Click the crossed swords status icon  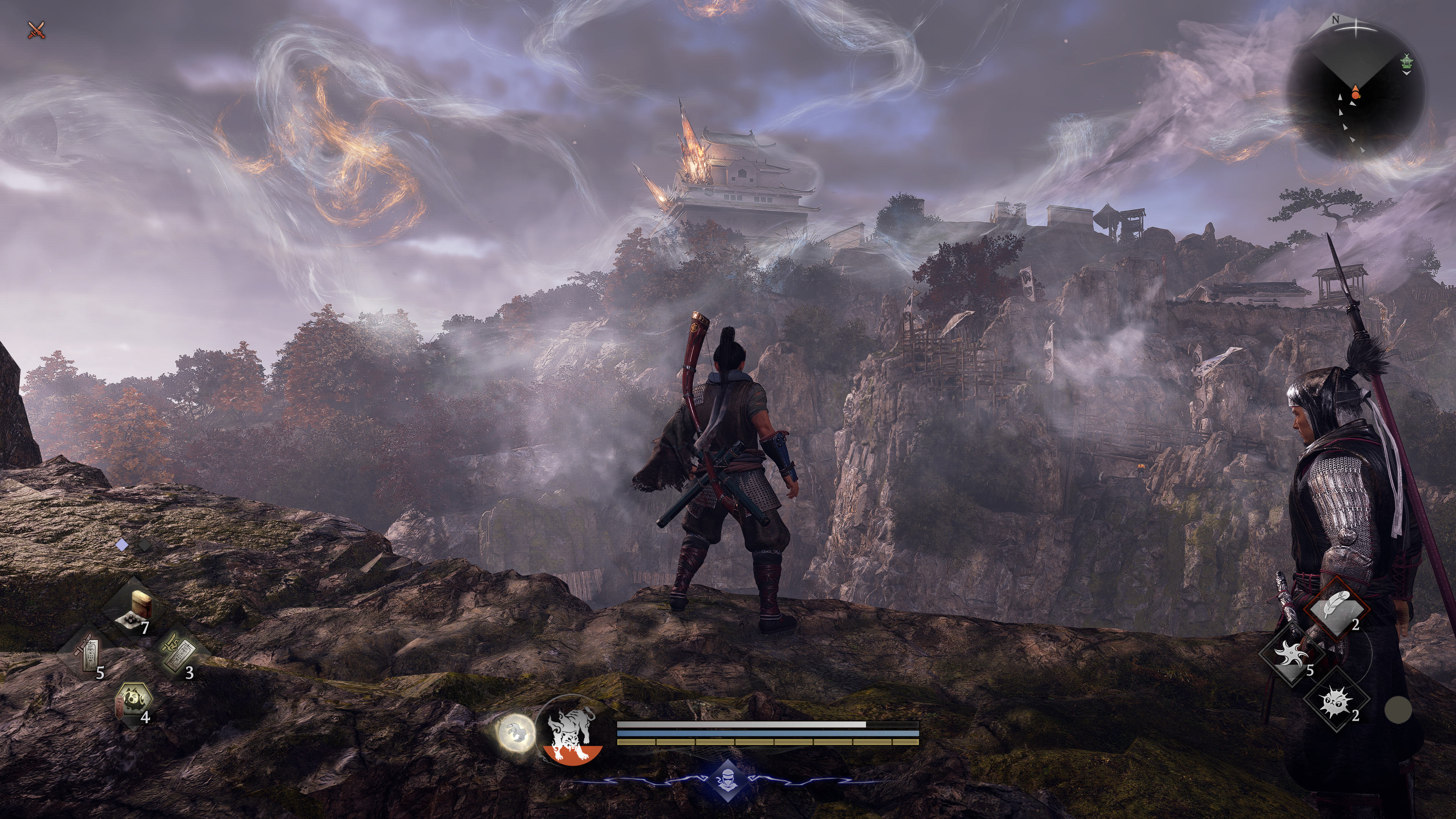click(x=37, y=30)
